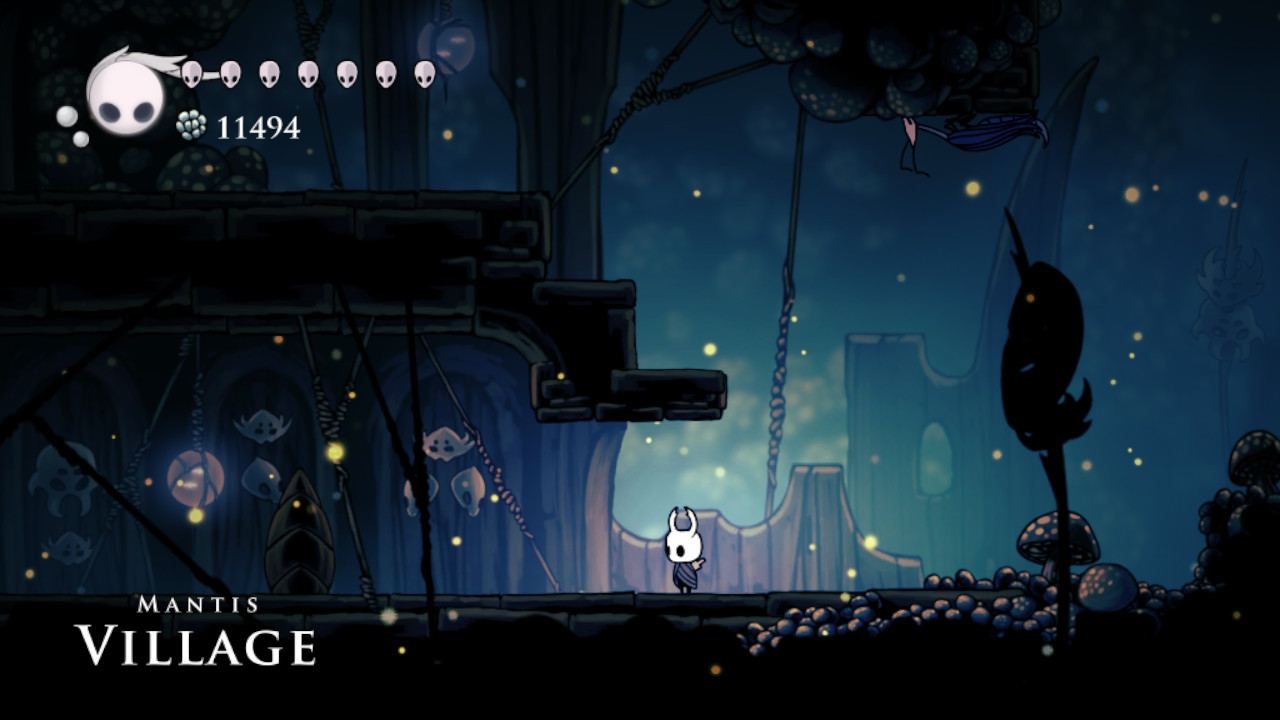Toggle the fifth health mask
Viewport: 1280px width, 720px height.
(346, 75)
